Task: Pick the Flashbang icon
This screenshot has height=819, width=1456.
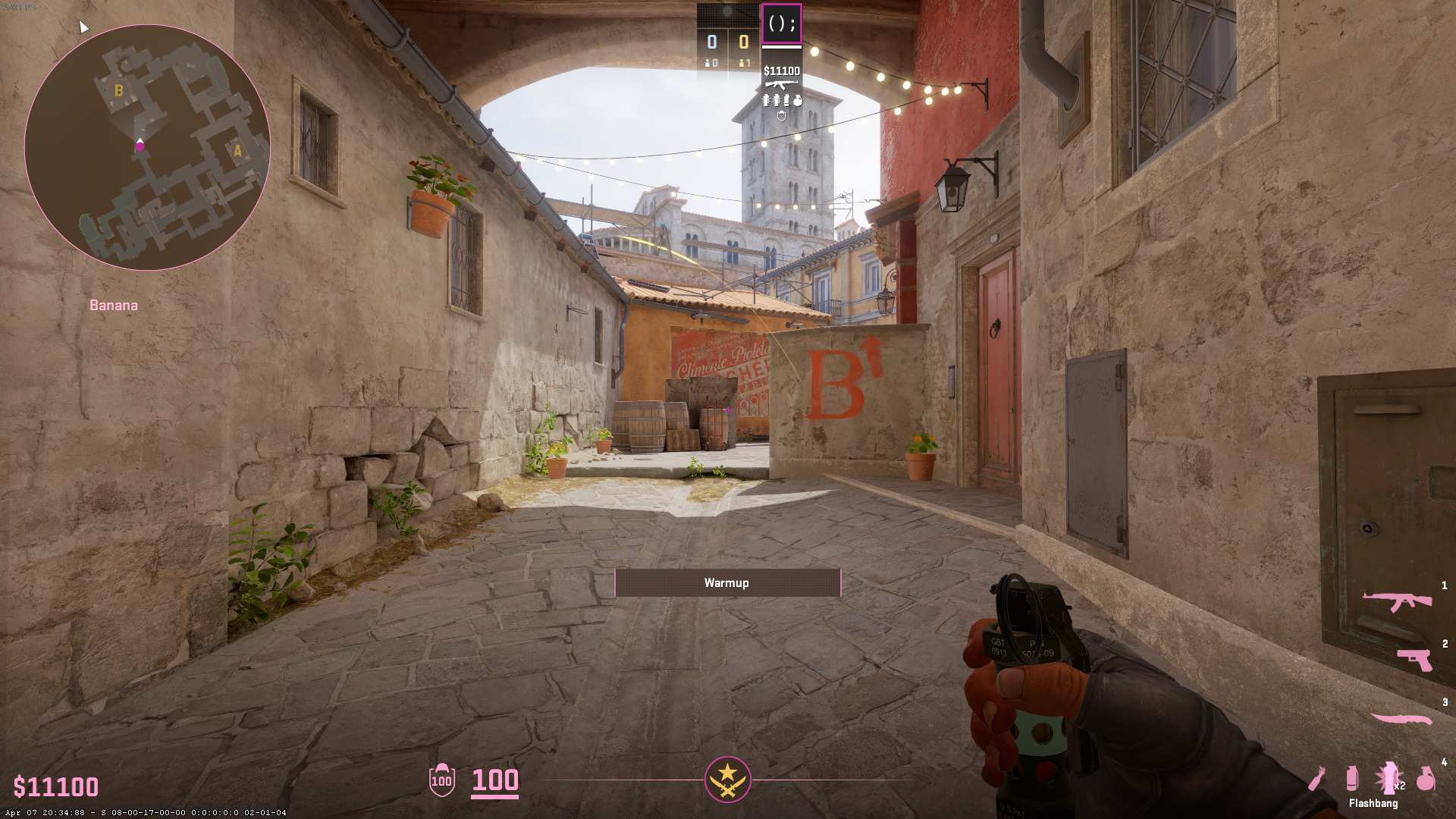Action: tap(1389, 777)
